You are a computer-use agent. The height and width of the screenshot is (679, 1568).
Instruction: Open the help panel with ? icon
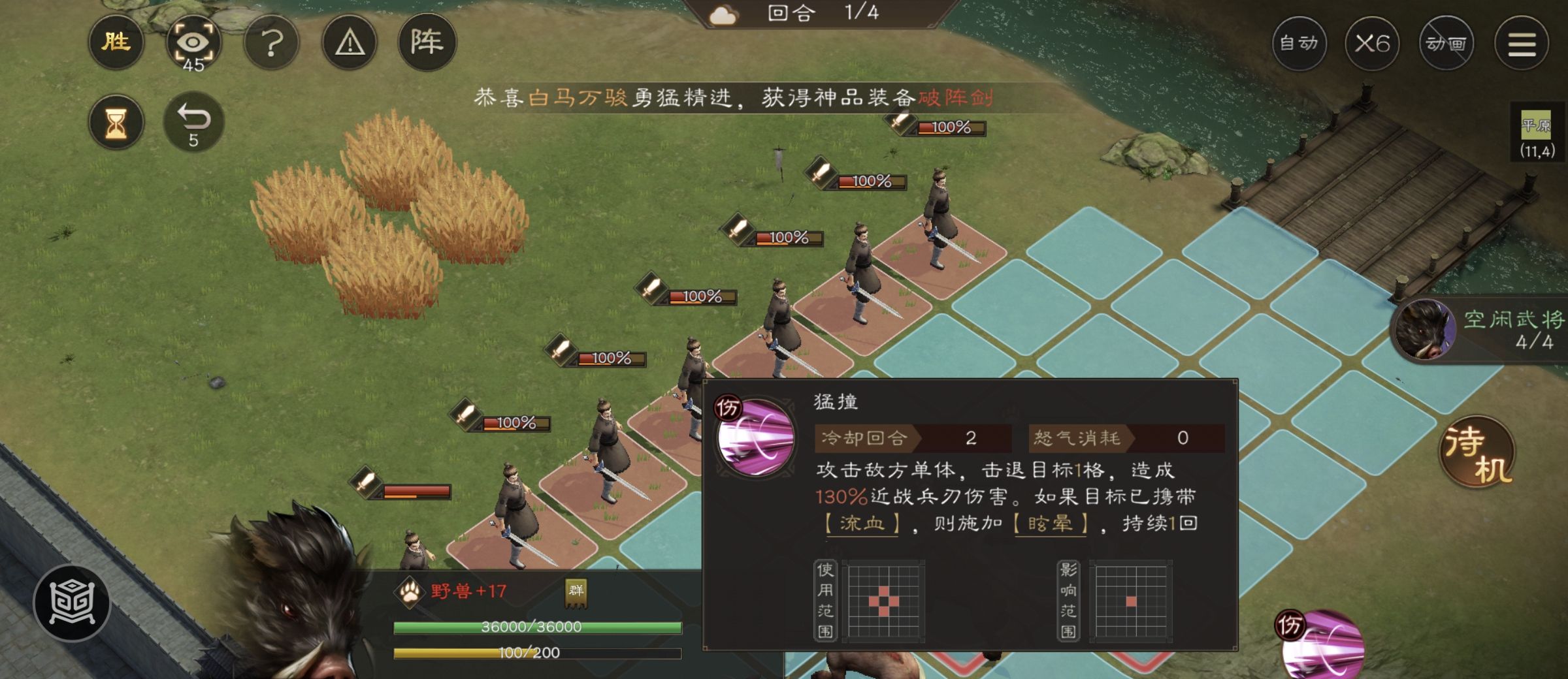(x=272, y=42)
